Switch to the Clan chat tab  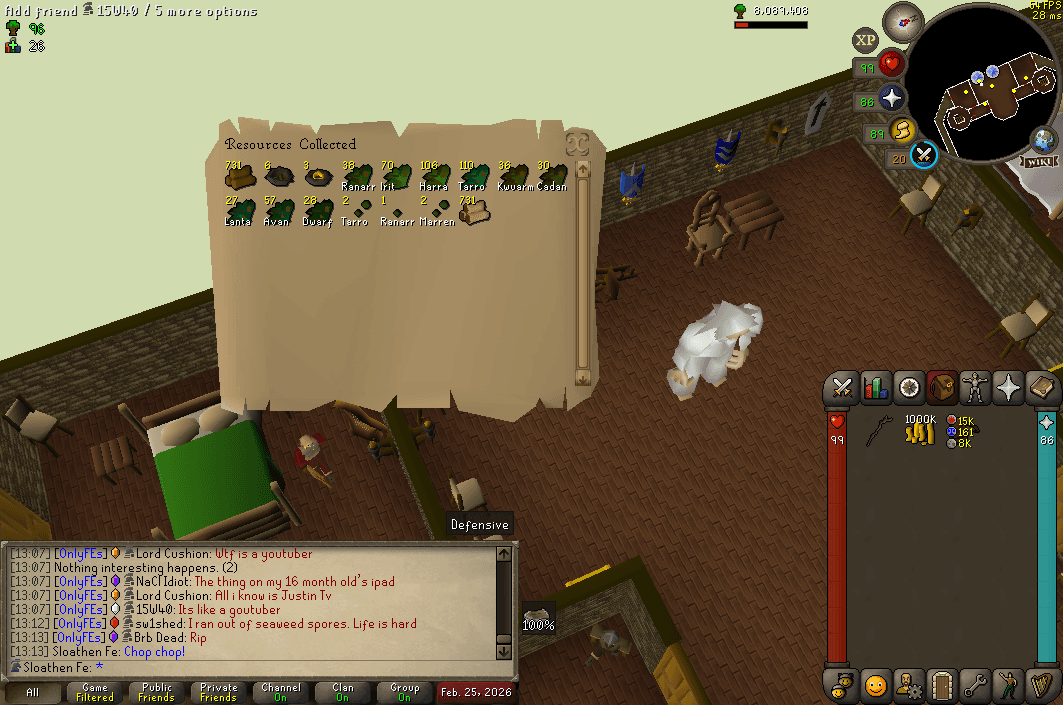point(343,692)
